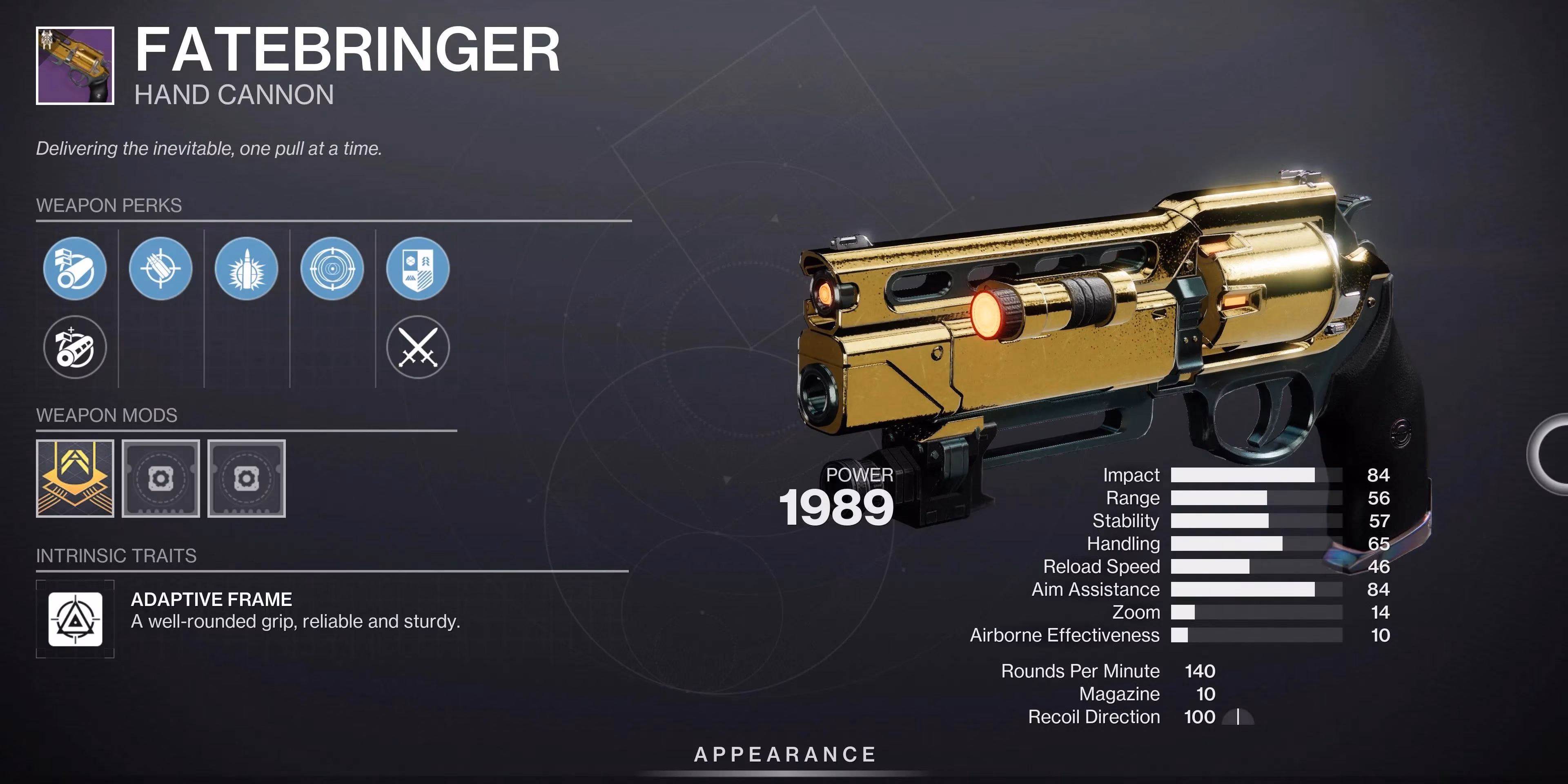
Task: Click the WEAPON MODS section header
Action: (x=107, y=415)
